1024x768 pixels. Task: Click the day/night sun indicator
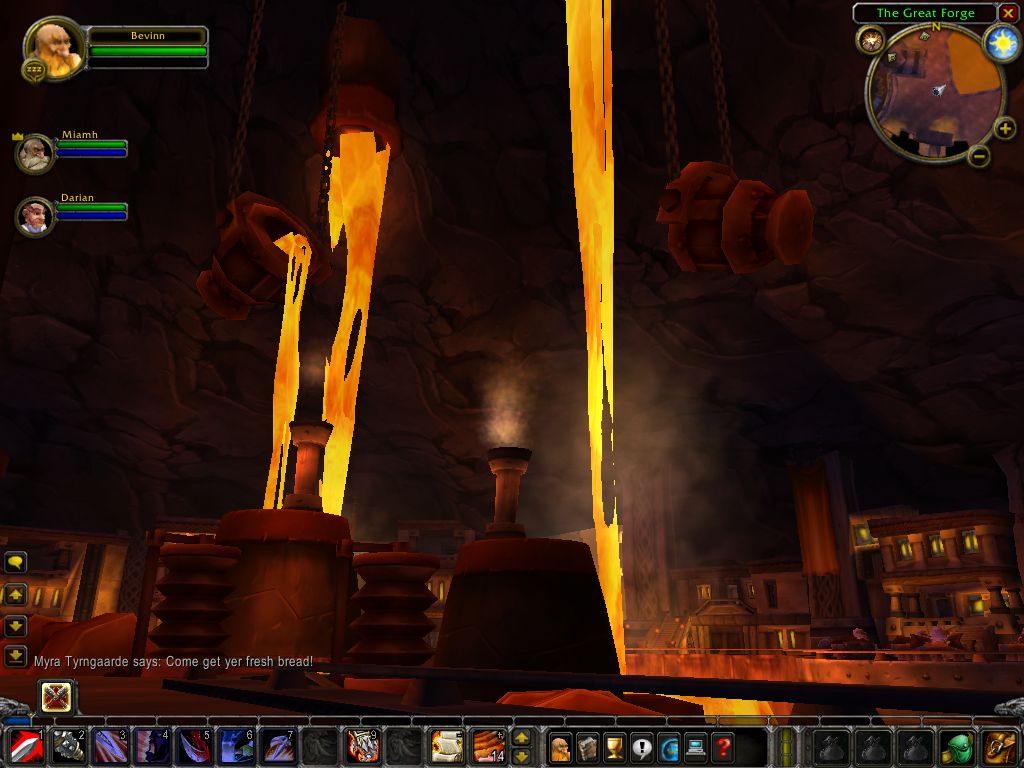pyautogui.click(x=1002, y=43)
